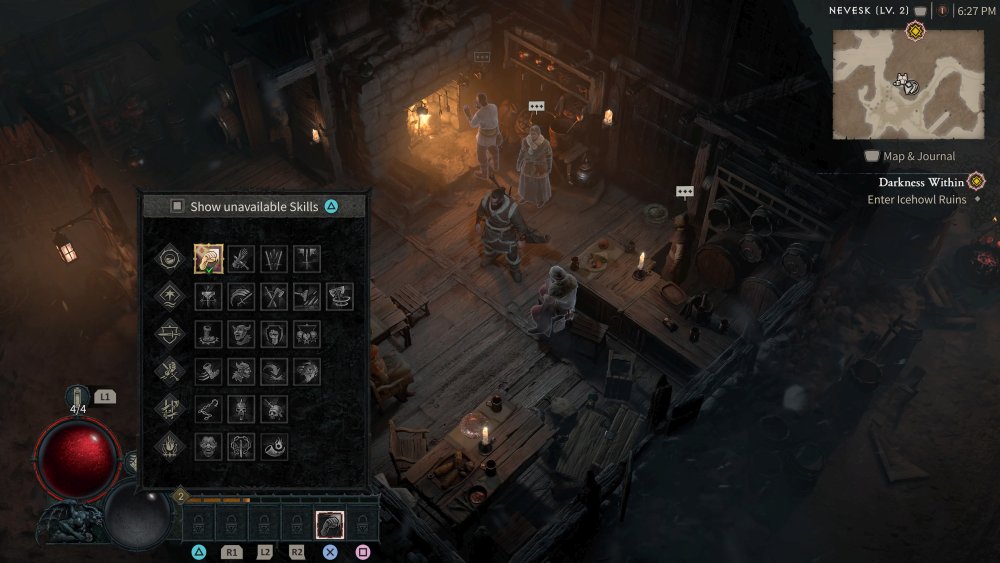Open the minimap

click(x=908, y=84)
